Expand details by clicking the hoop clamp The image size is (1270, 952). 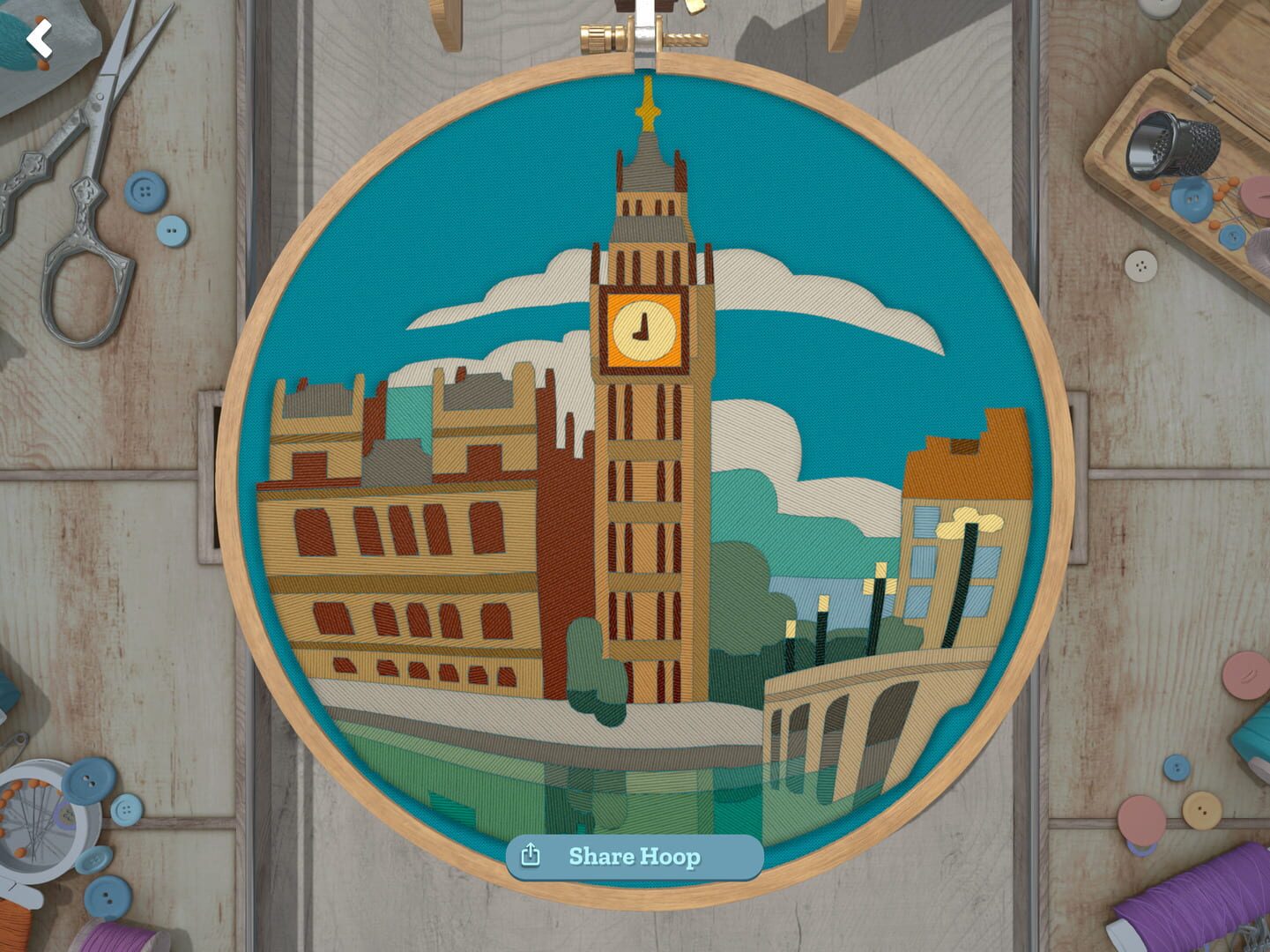point(644,42)
